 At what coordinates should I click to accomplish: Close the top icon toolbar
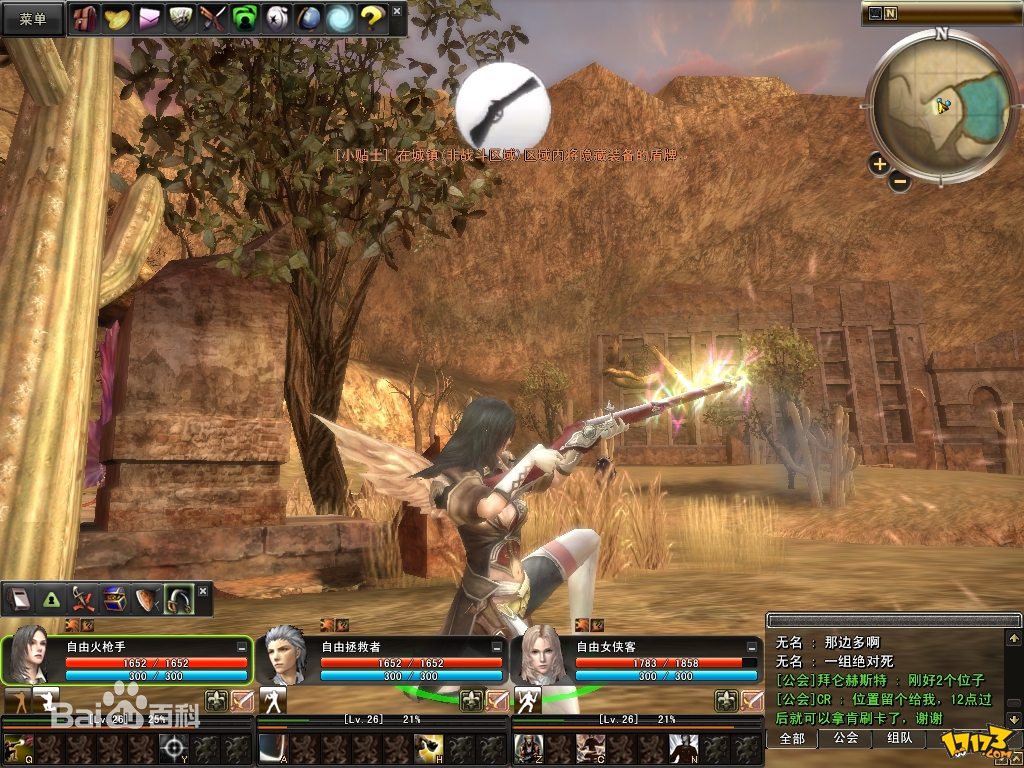click(x=397, y=12)
